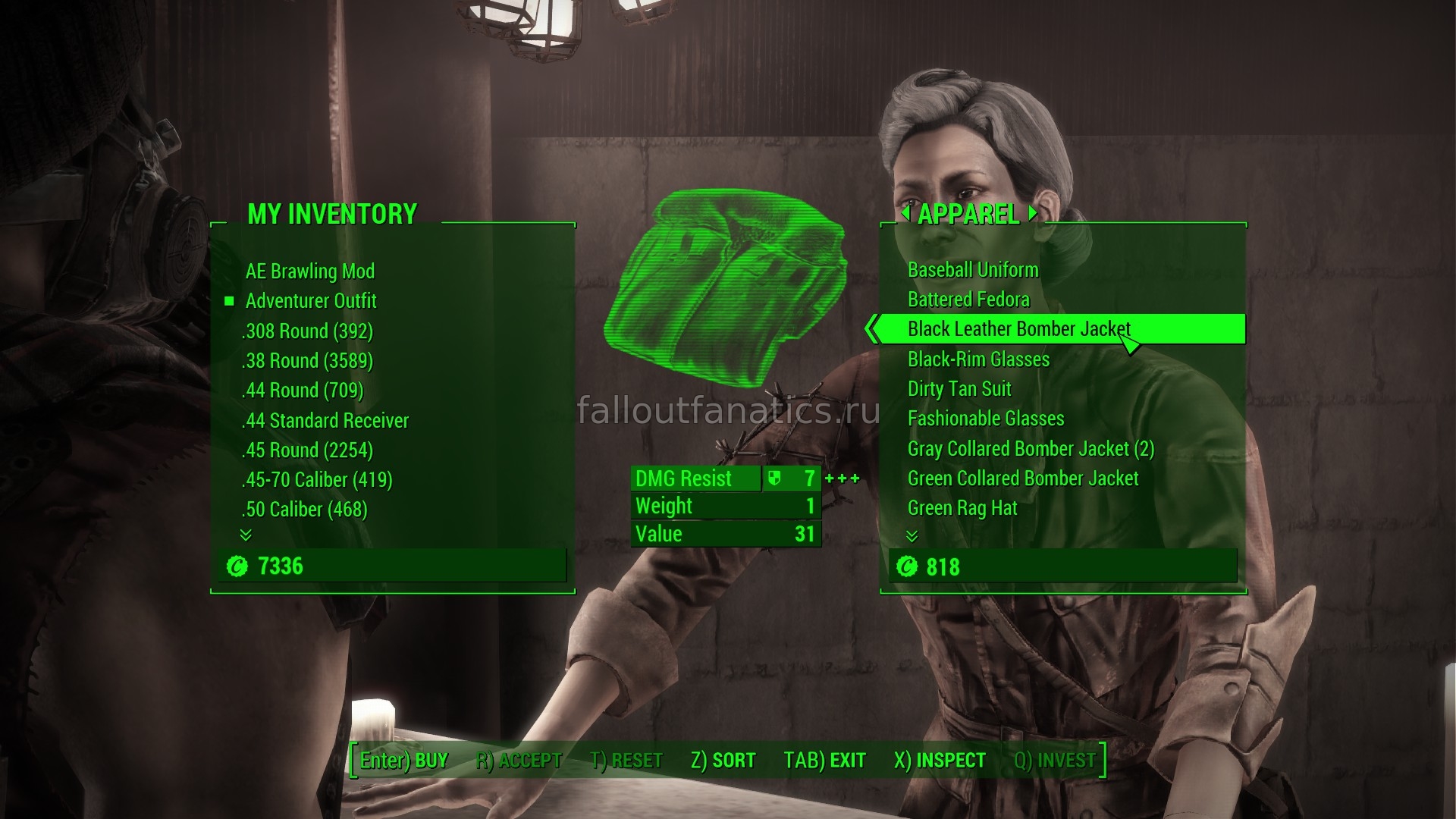Switch to next vendor category arrow
Viewport: 1456px width, 819px height.
(x=1032, y=214)
